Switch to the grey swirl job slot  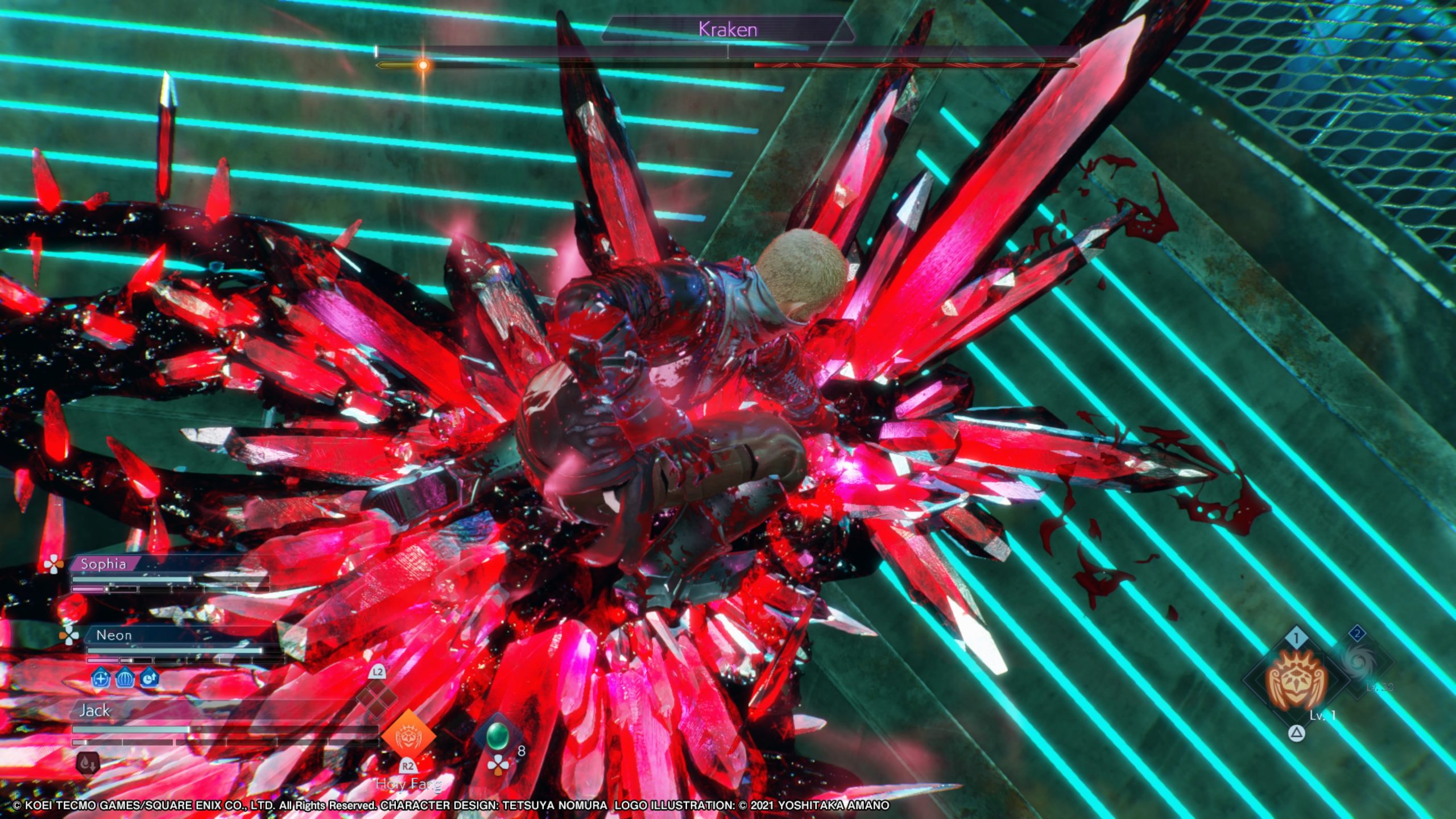1358,661
